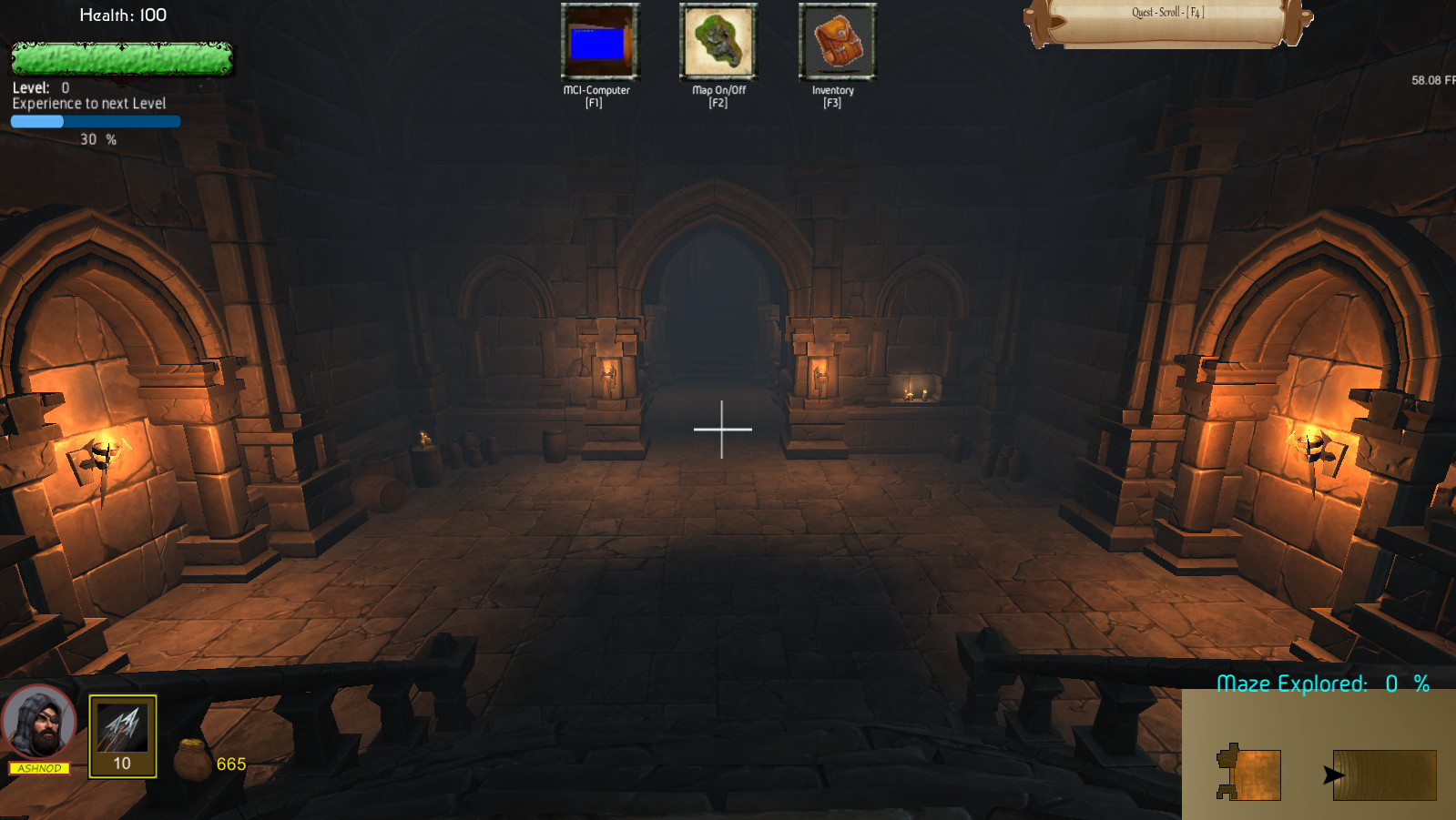
Task: Click the Experience to next Level text
Action: click(87, 103)
